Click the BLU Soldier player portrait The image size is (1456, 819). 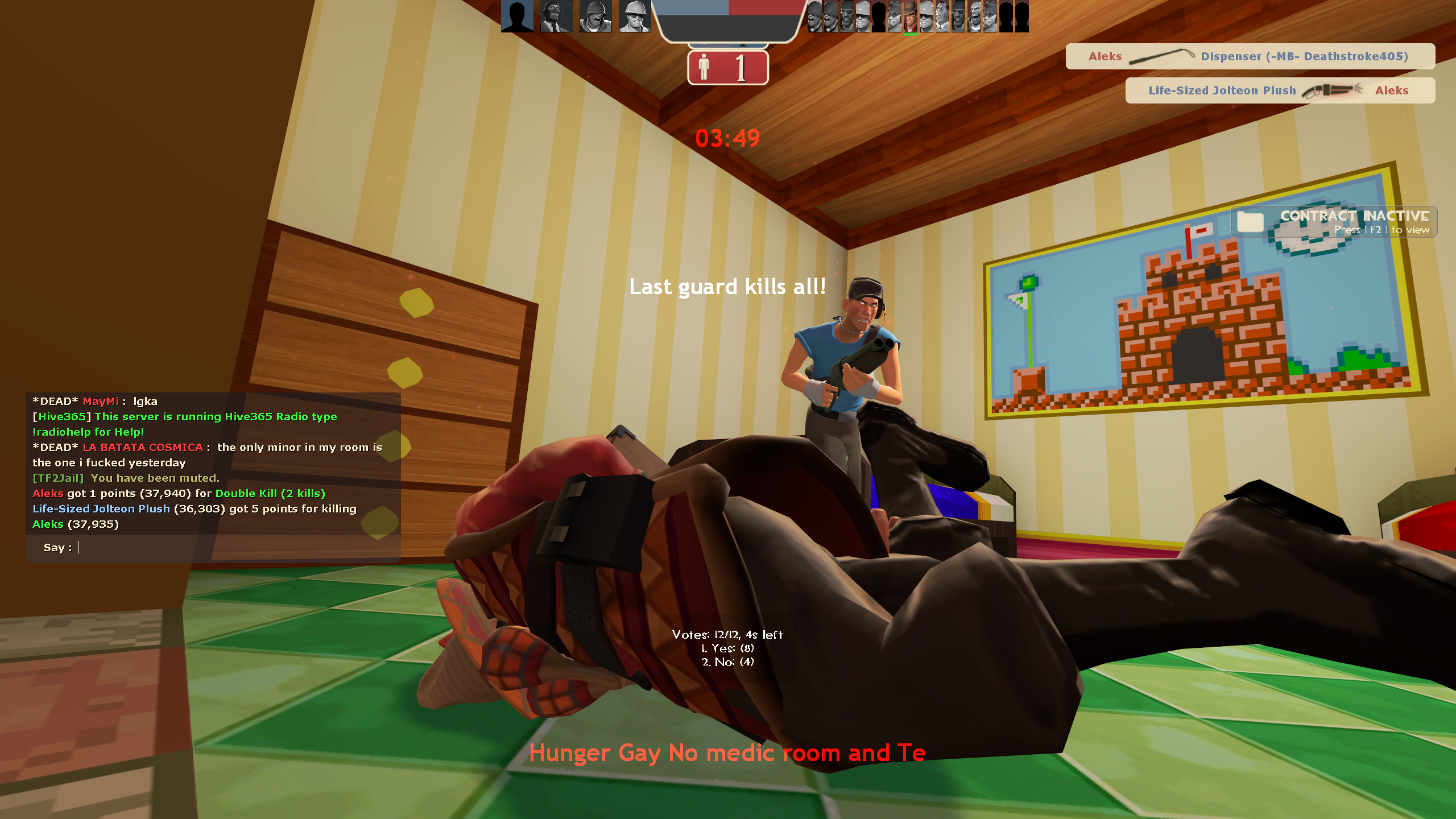595,16
